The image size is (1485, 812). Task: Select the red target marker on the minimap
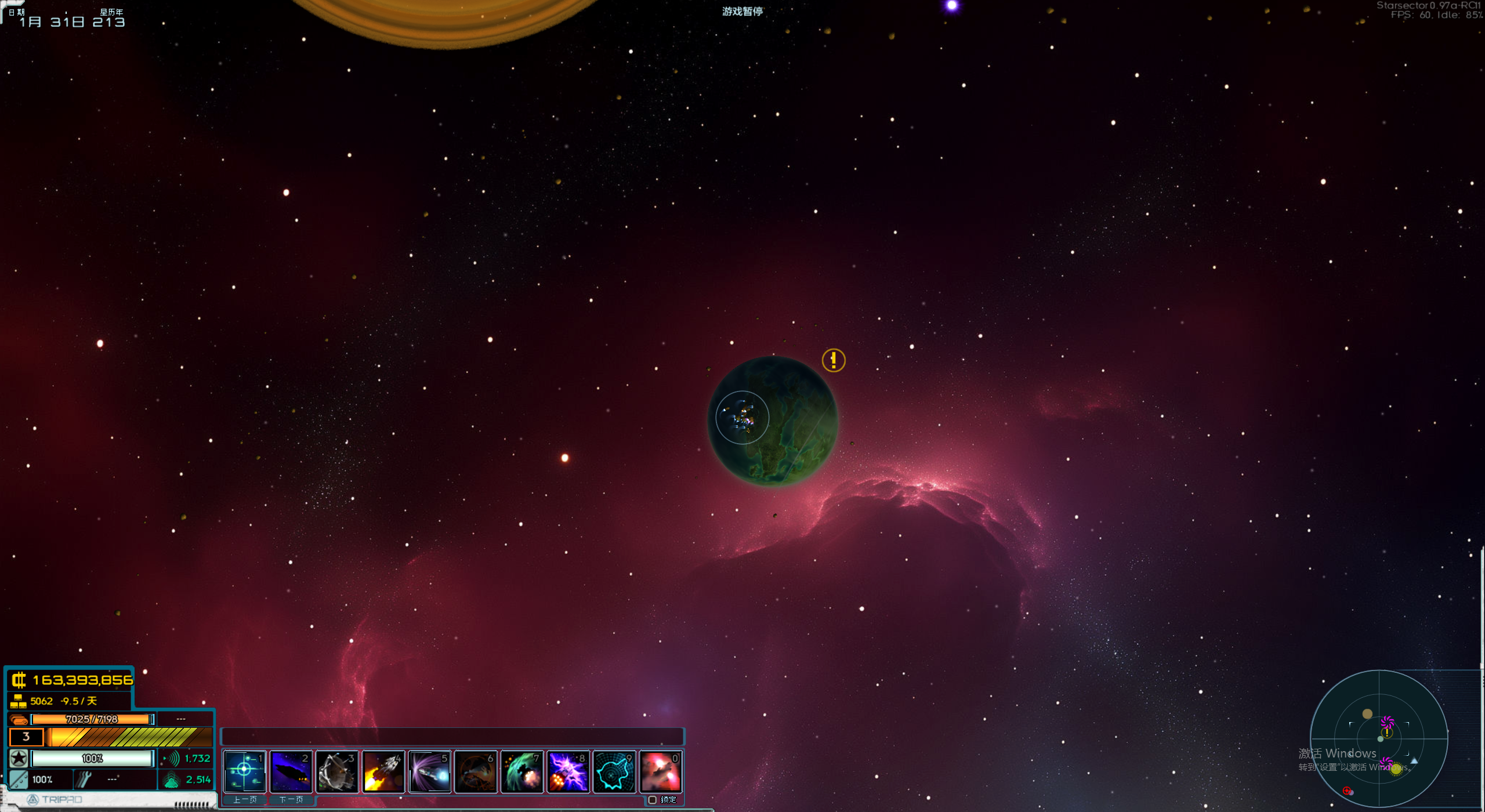pyautogui.click(x=1347, y=791)
